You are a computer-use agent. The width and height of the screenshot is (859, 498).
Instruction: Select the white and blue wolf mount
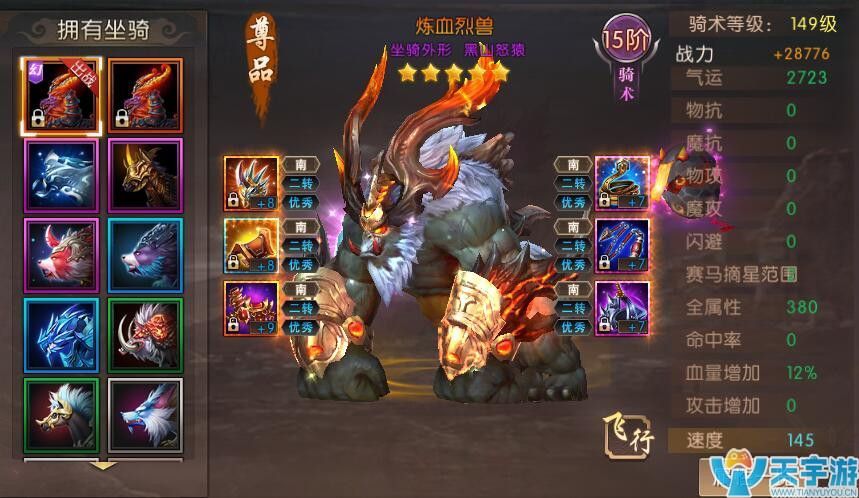(x=145, y=415)
